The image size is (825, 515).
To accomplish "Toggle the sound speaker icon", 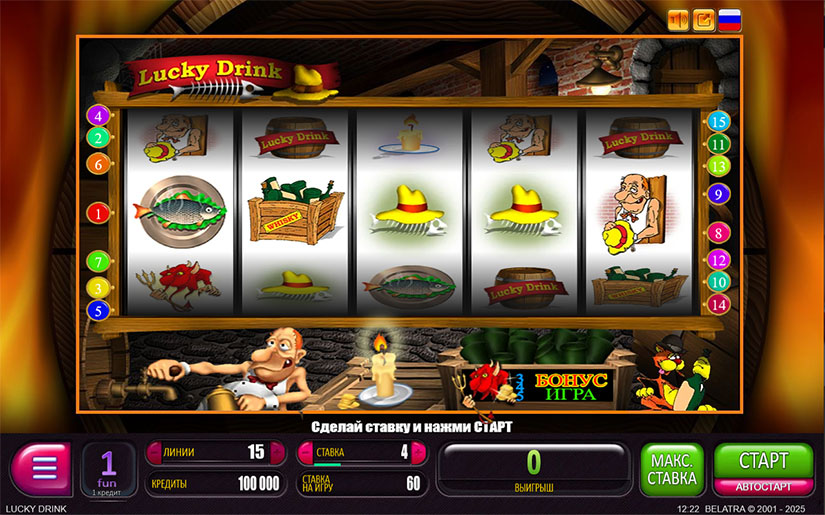I will coord(679,20).
